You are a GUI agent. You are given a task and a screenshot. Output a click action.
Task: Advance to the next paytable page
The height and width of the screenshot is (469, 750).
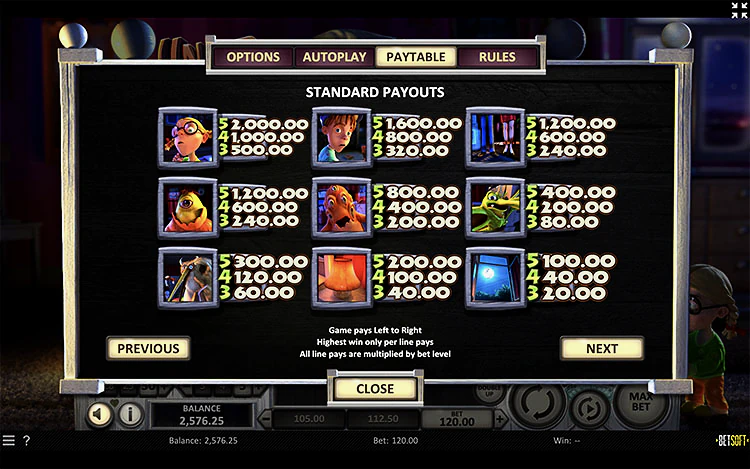(601, 349)
